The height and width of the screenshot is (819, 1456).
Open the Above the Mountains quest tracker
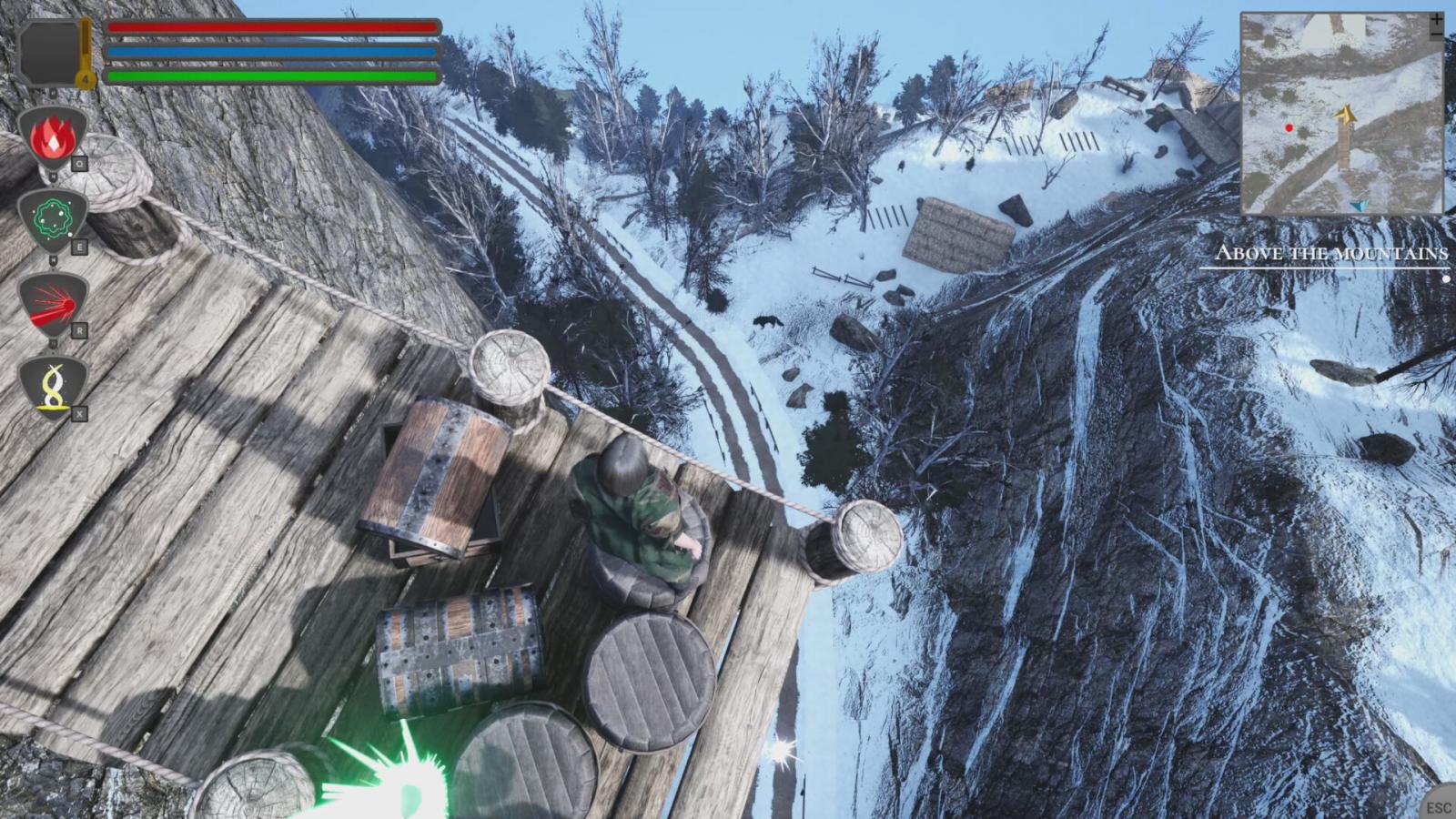[1331, 254]
